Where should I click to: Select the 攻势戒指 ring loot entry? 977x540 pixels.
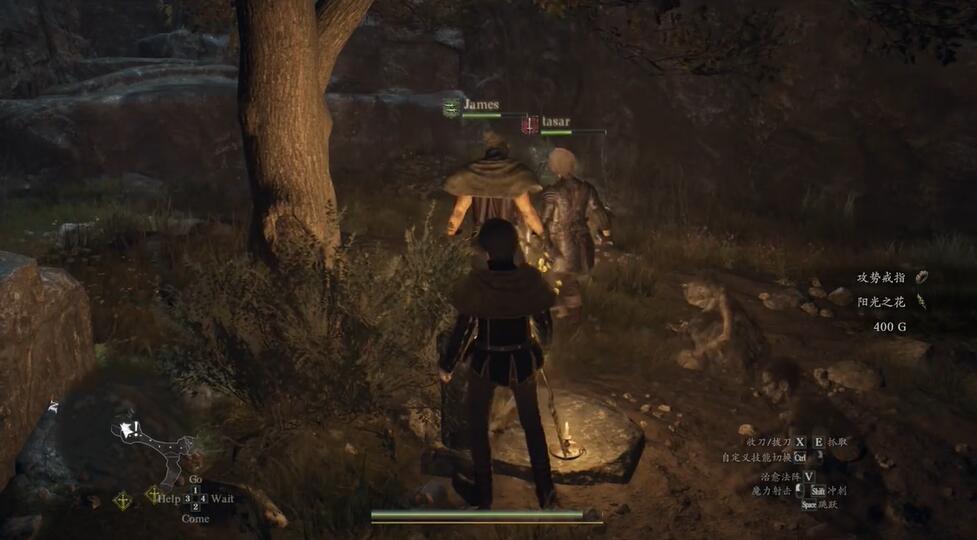[881, 277]
